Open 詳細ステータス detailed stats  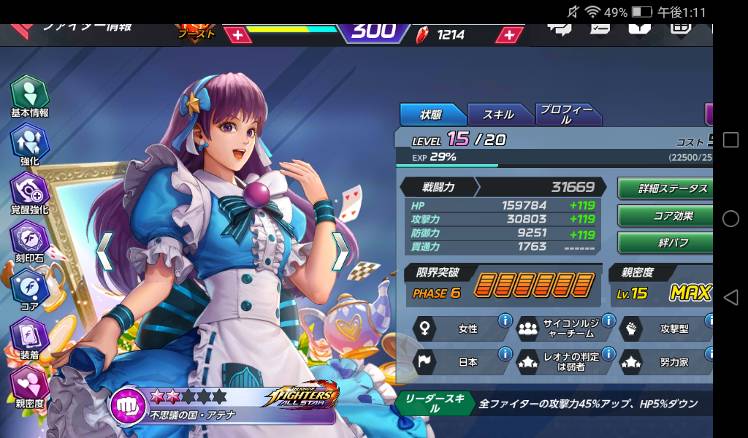(x=663, y=188)
